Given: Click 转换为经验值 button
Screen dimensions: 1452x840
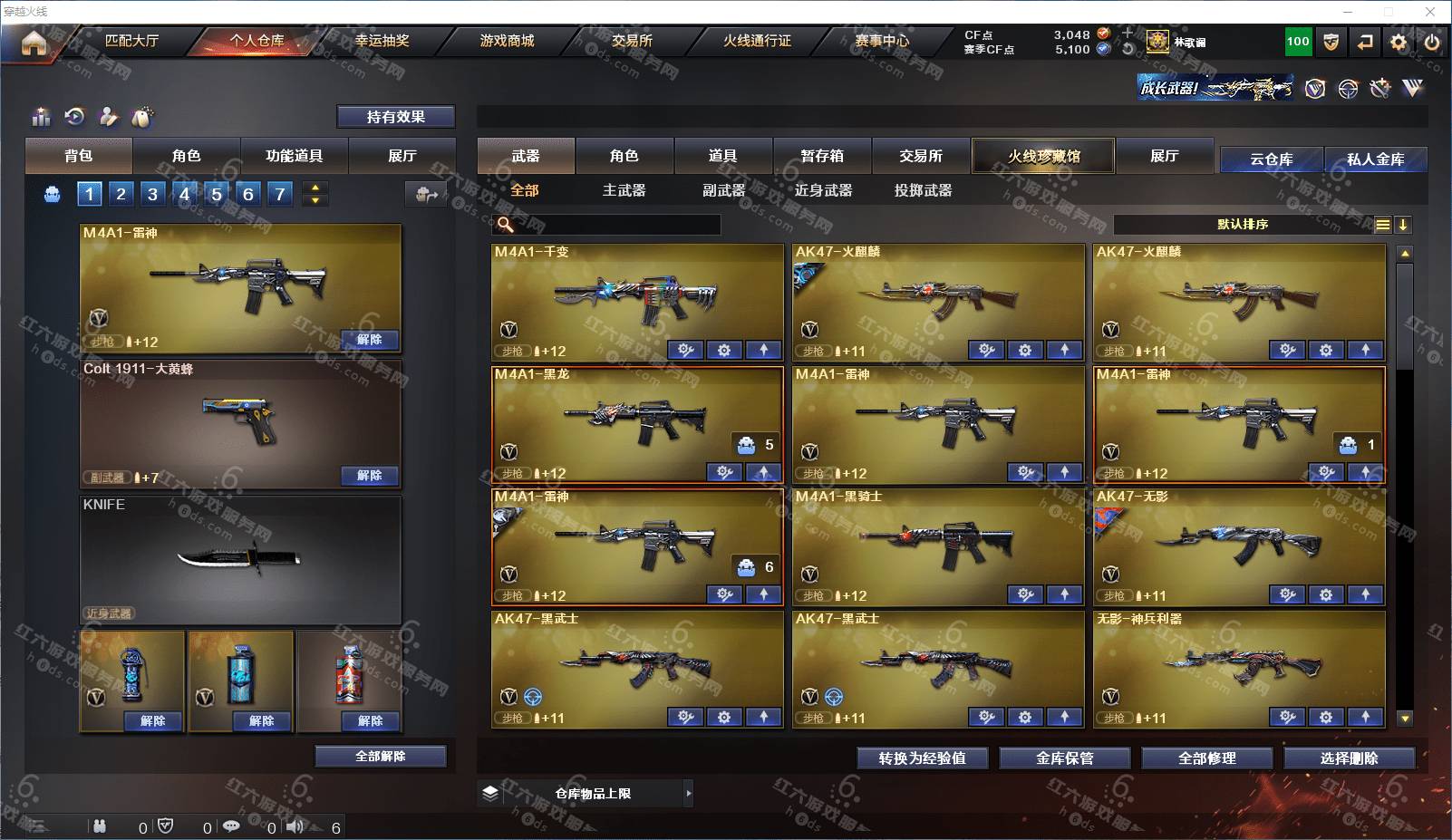Looking at the screenshot, I should click(922, 758).
